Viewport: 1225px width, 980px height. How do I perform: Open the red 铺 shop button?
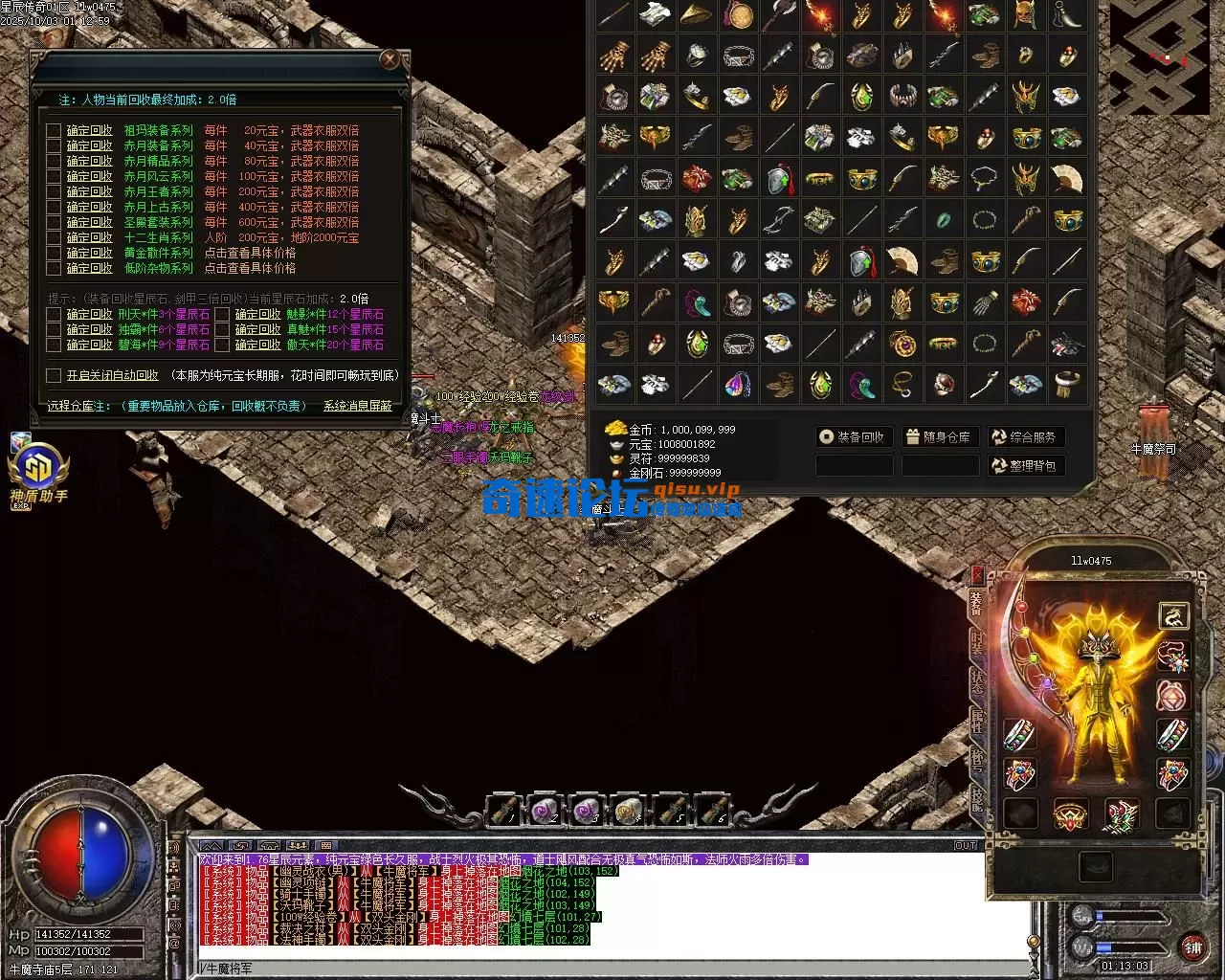(1192, 947)
